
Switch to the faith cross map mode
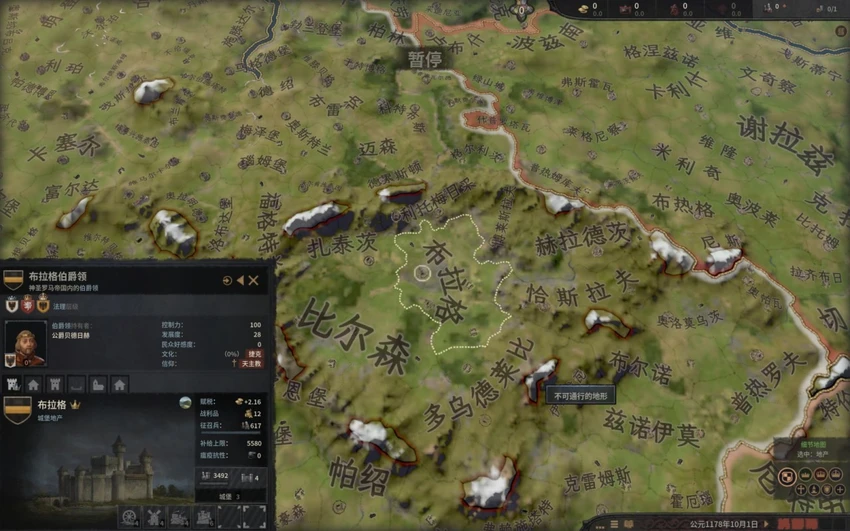[x=802, y=489]
